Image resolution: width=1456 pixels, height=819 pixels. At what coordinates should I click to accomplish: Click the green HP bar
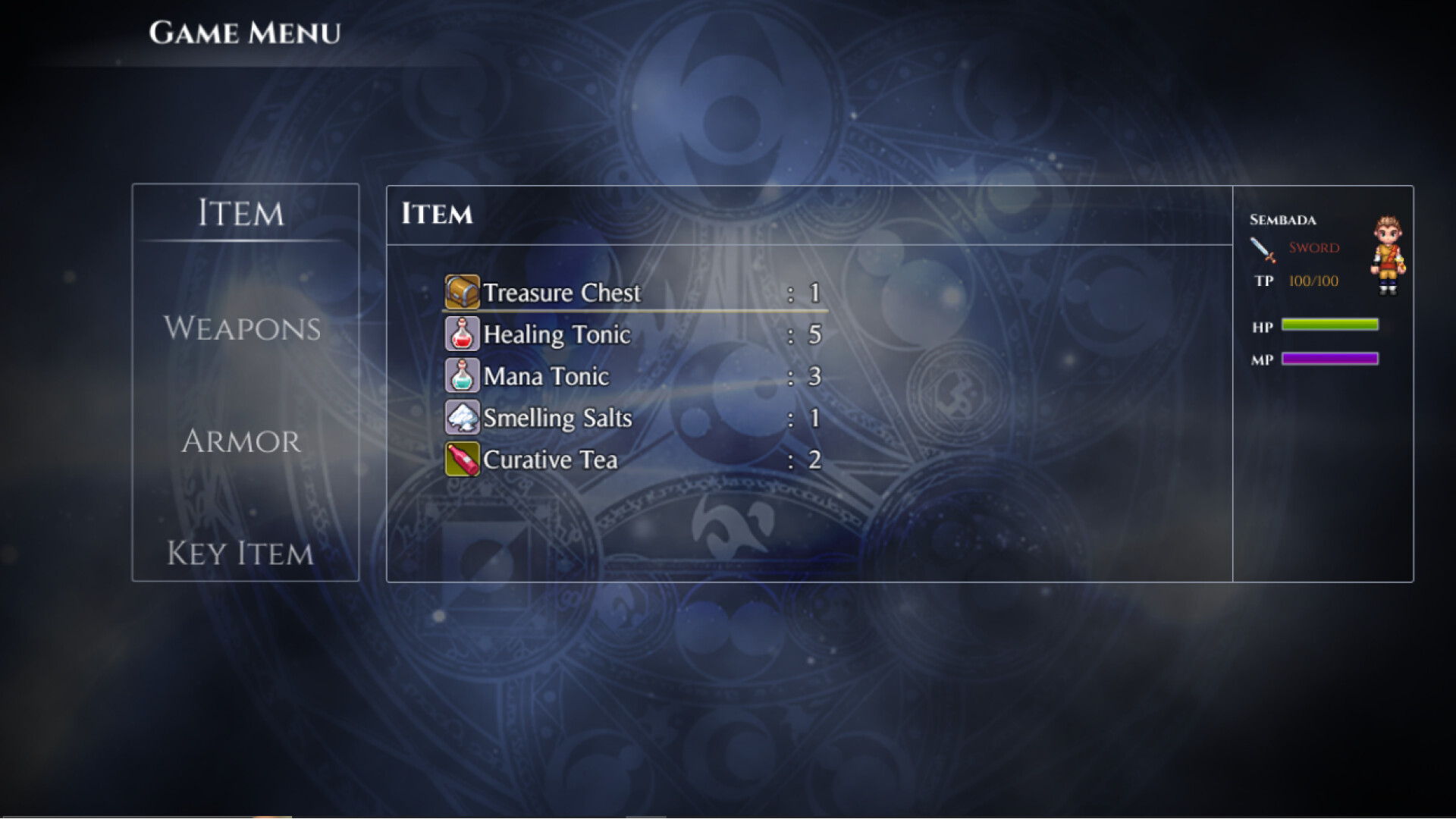(1329, 325)
